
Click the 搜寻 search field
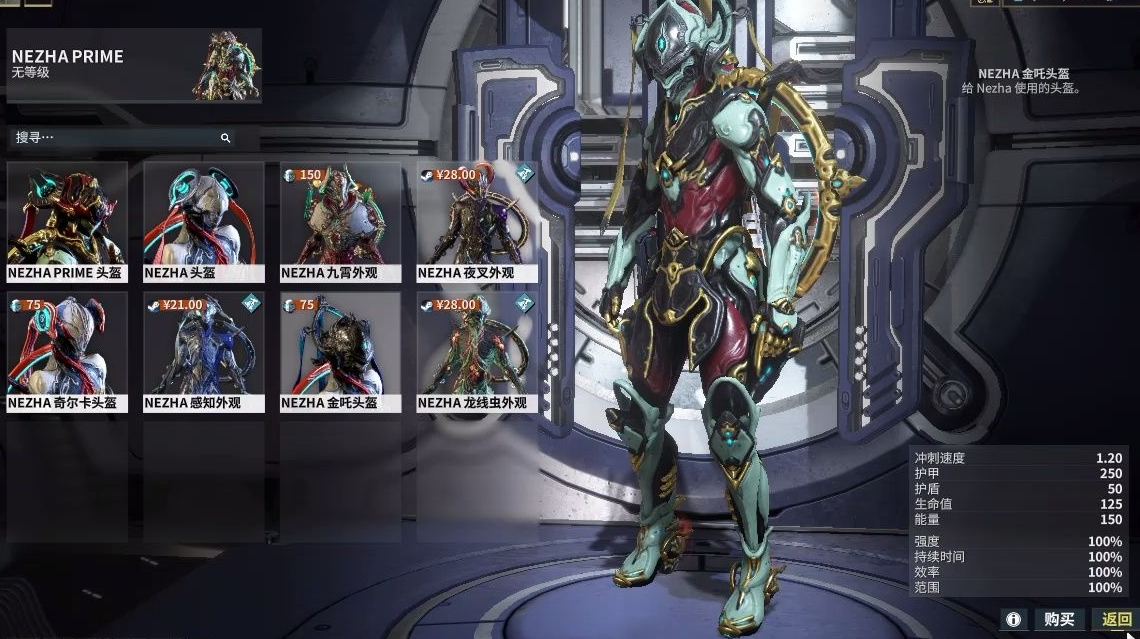tap(115, 138)
